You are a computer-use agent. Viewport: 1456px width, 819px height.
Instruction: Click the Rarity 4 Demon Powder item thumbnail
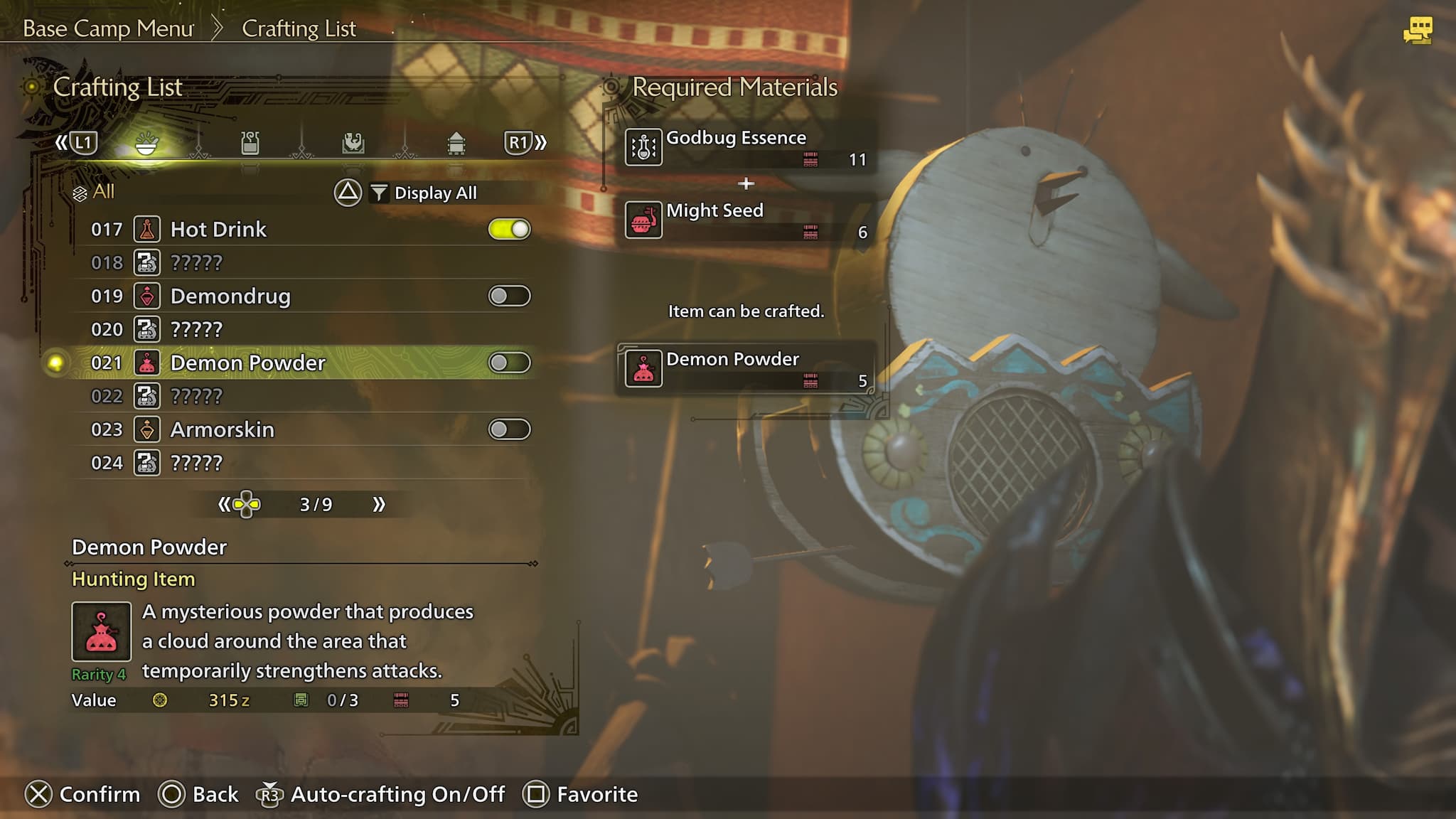coord(100,631)
